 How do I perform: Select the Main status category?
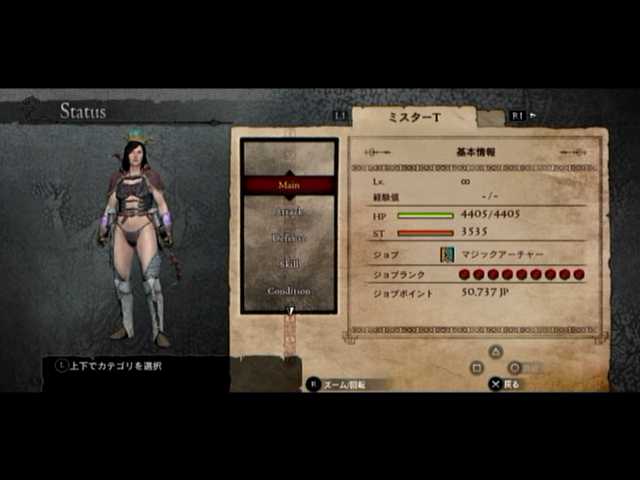[289, 184]
